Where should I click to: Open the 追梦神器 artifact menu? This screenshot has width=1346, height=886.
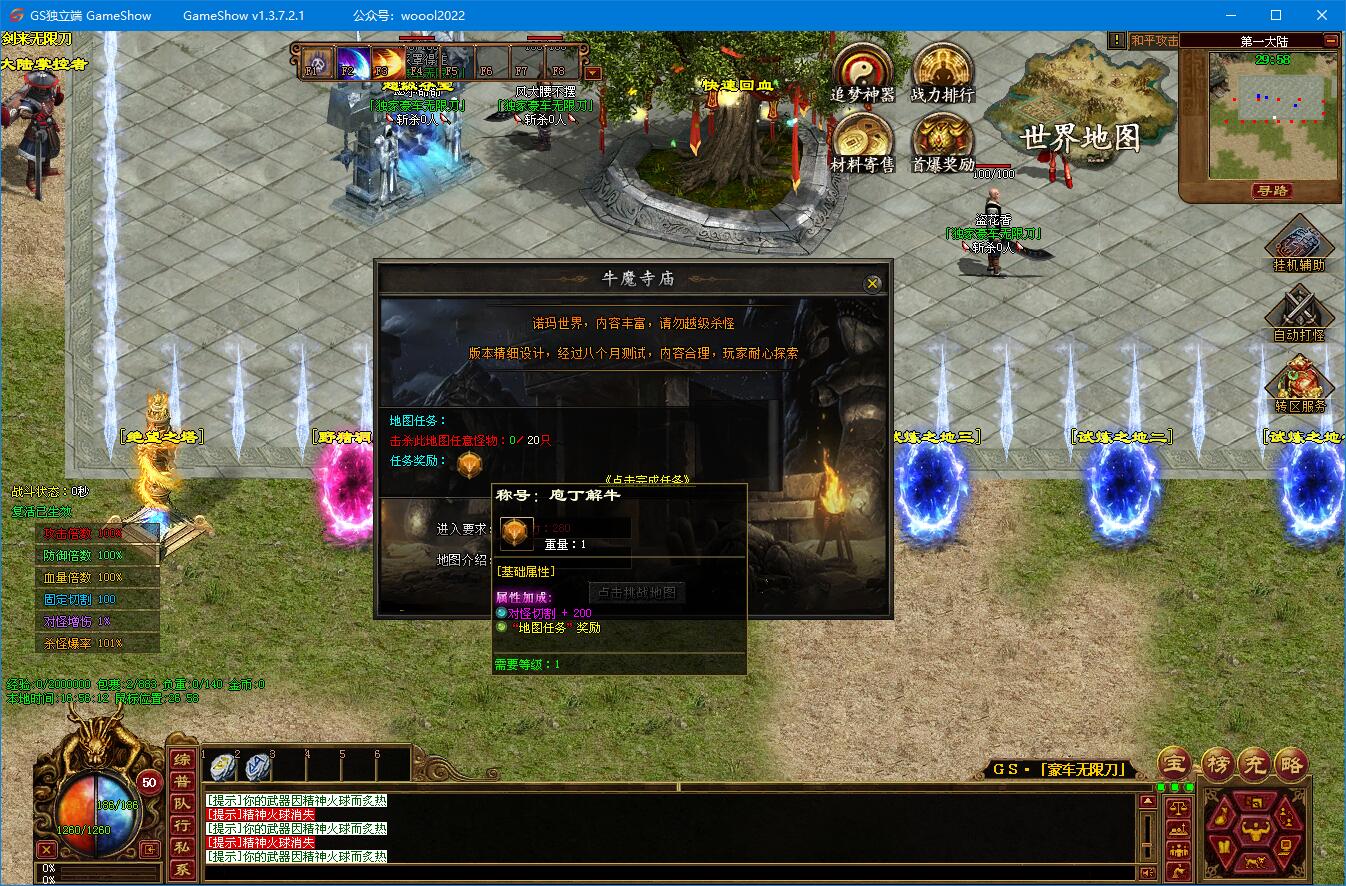862,71
